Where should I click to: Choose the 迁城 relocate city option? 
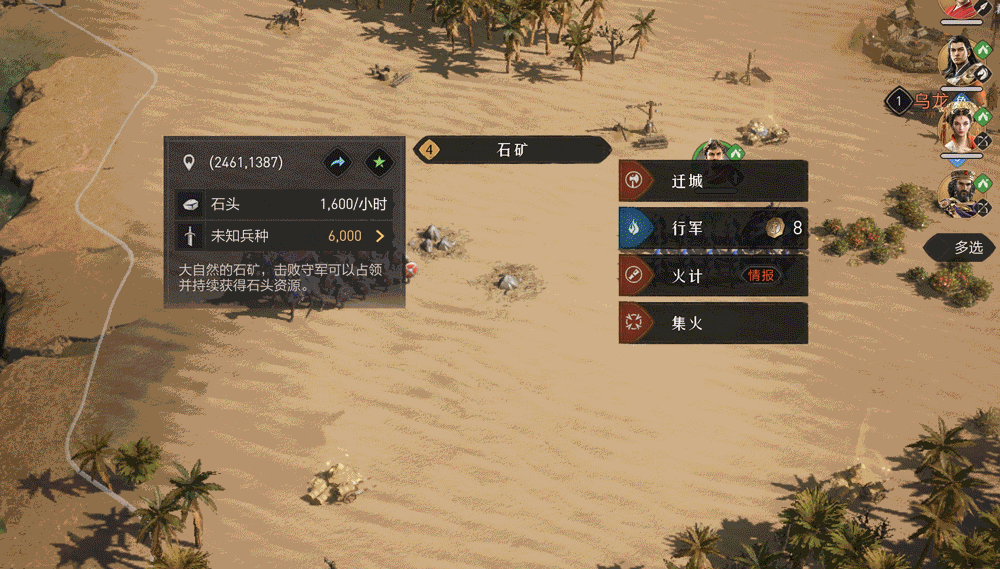712,181
